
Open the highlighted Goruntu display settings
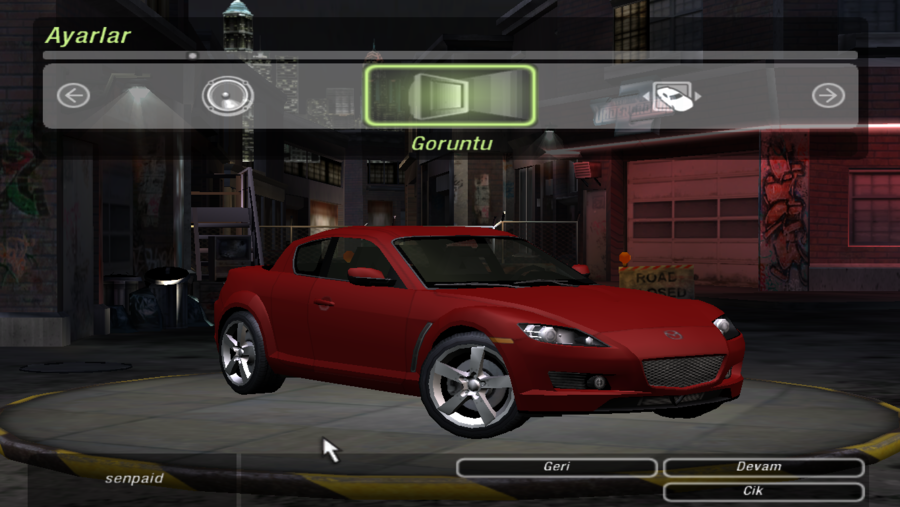(x=450, y=96)
